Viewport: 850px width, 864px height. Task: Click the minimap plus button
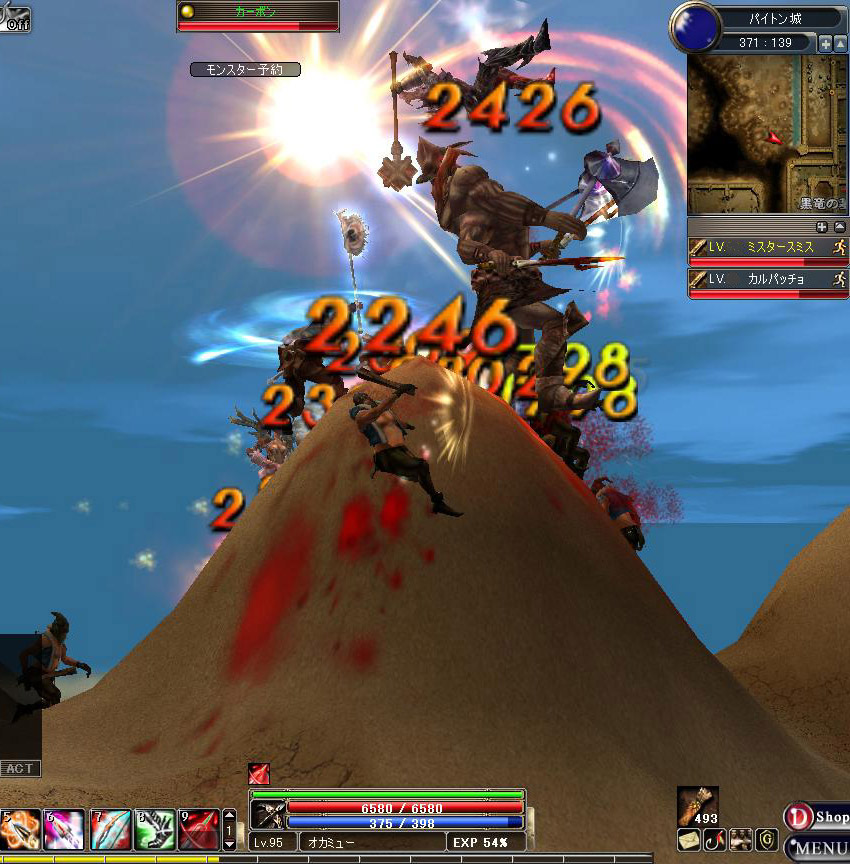pos(825,43)
